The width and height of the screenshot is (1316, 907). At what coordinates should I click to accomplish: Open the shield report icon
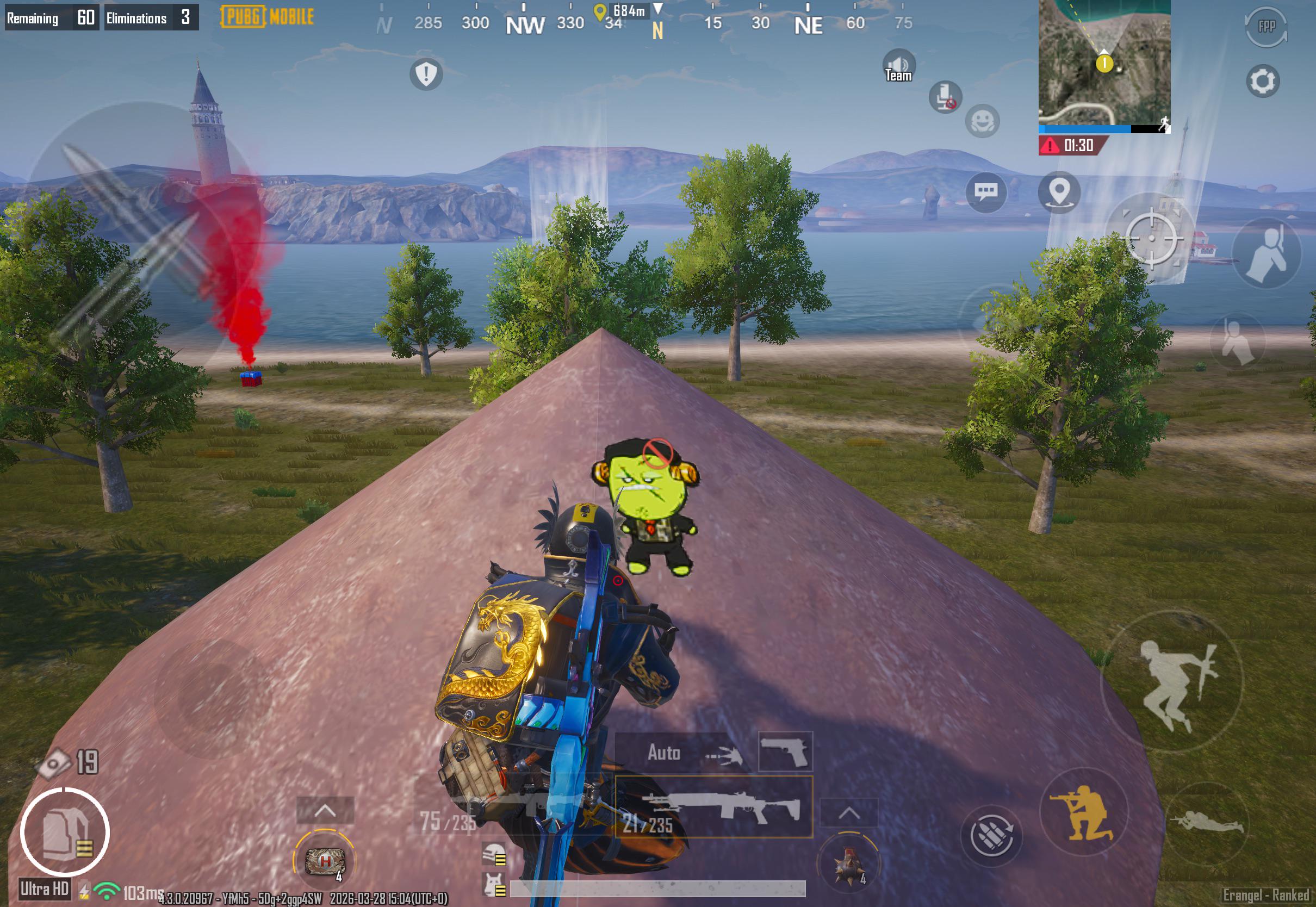pyautogui.click(x=426, y=73)
